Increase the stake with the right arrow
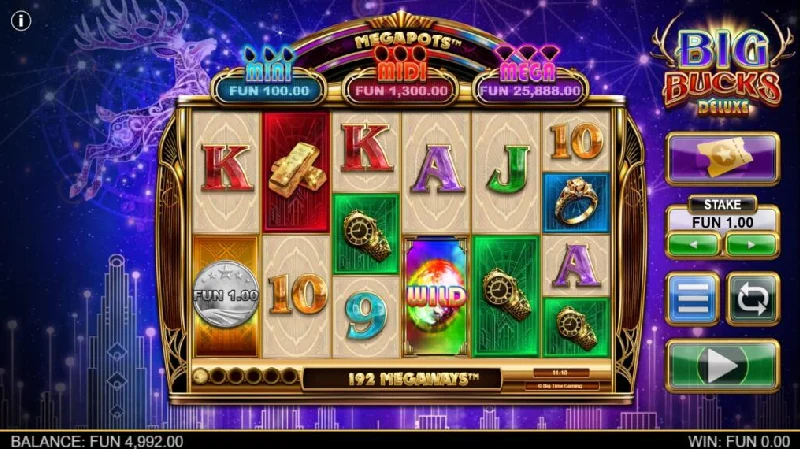Image resolution: width=800 pixels, height=449 pixels. point(752,244)
